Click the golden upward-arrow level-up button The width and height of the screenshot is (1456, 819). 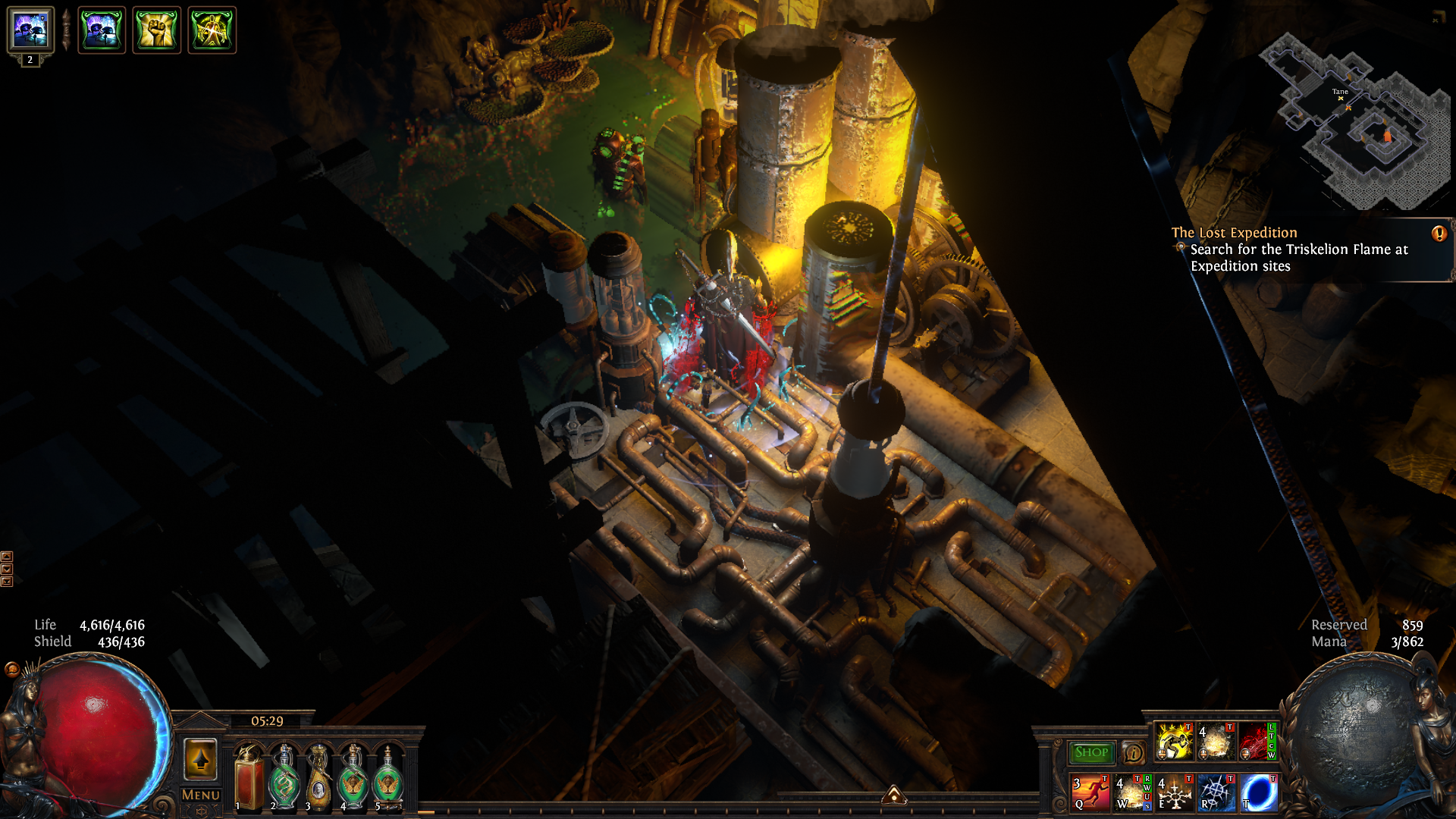click(x=200, y=759)
